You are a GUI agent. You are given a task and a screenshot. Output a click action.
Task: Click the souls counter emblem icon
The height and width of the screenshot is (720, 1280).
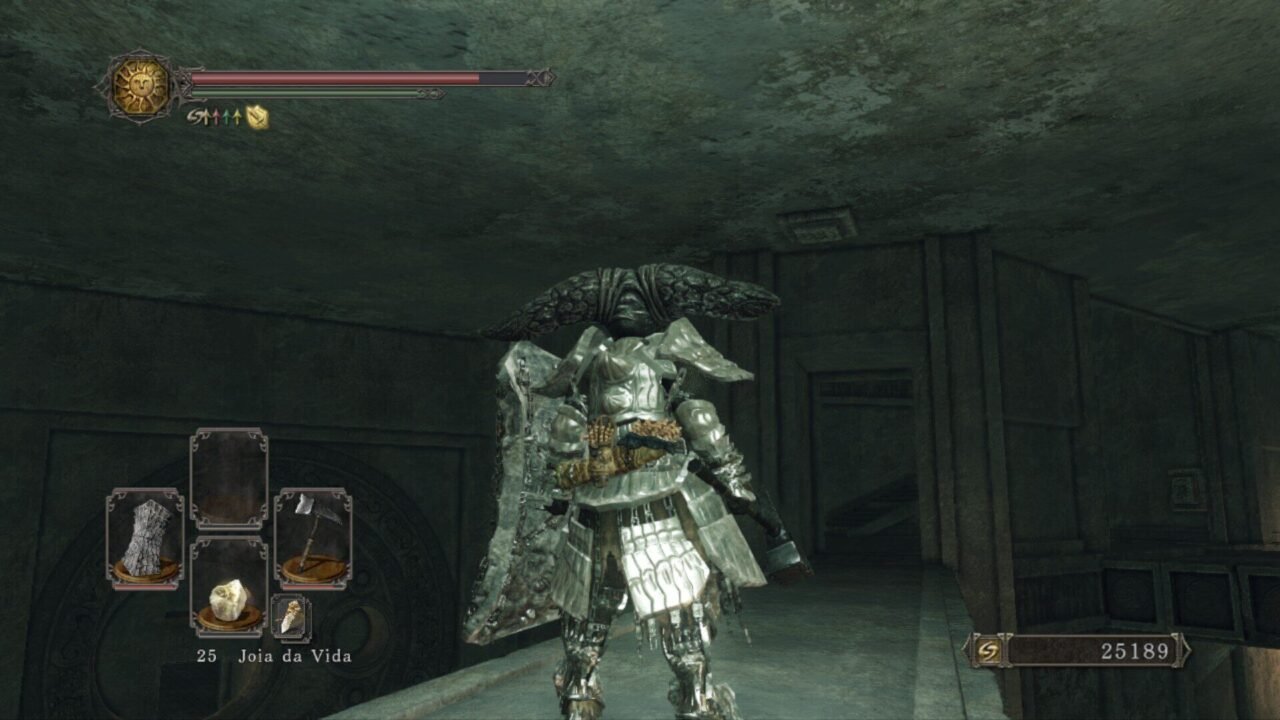tap(986, 651)
